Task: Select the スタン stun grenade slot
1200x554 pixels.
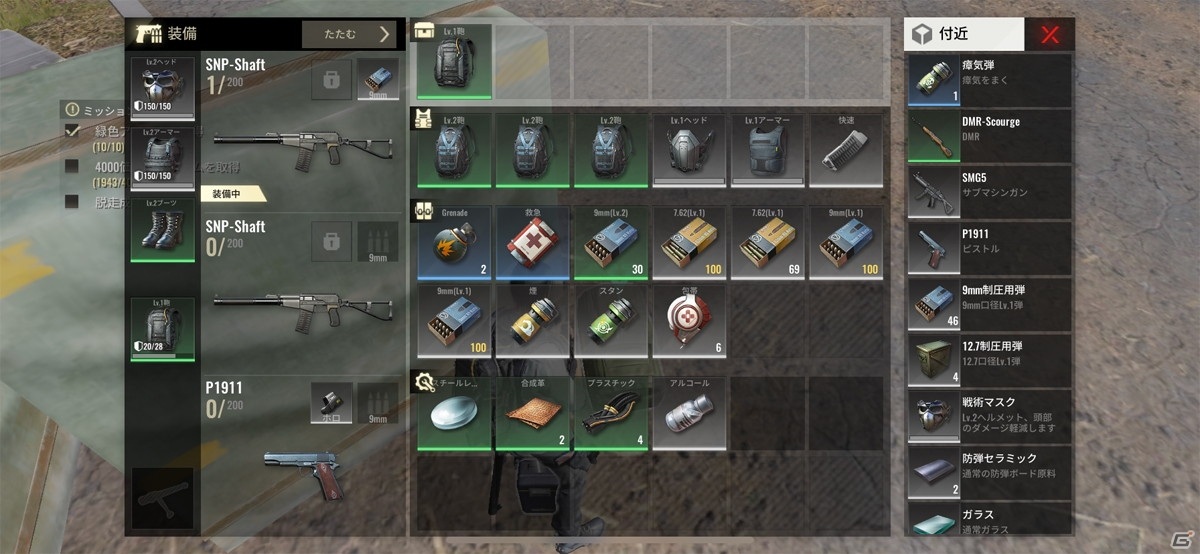Action: pos(612,319)
